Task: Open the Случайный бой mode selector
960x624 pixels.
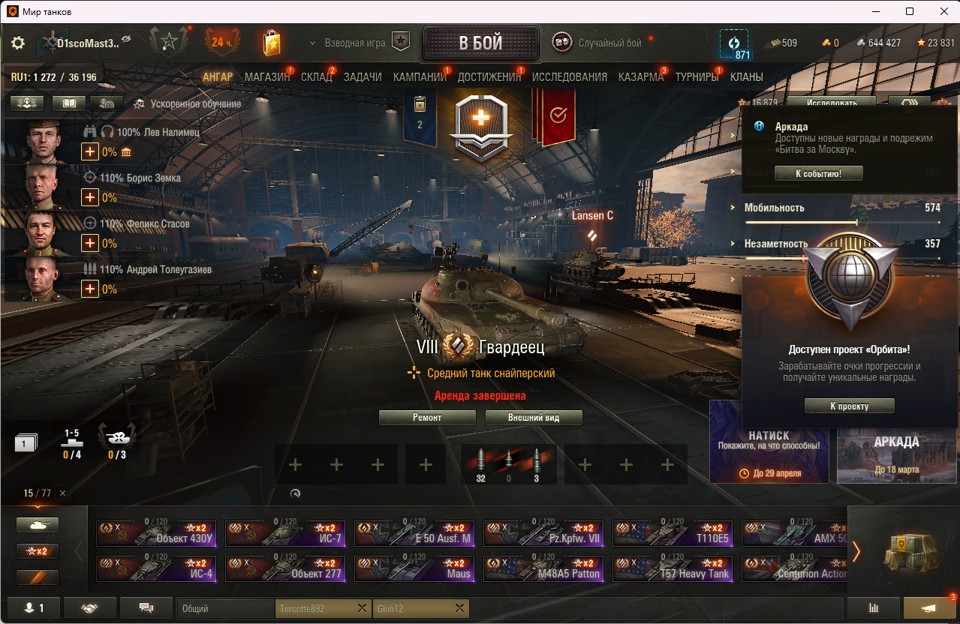Action: pos(610,43)
